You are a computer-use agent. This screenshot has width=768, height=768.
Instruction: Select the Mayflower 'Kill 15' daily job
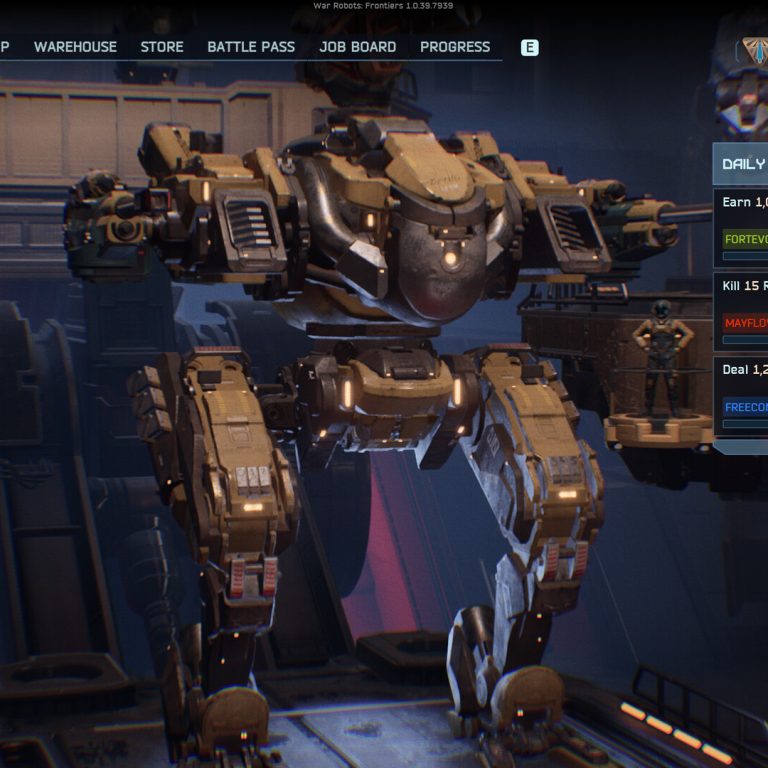(x=741, y=311)
